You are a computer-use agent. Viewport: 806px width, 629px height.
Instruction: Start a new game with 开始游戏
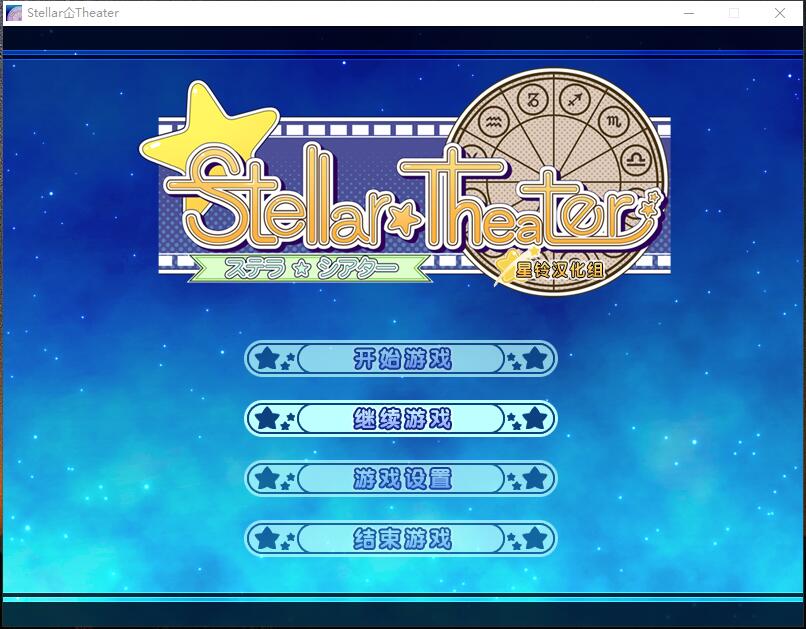[x=401, y=359]
